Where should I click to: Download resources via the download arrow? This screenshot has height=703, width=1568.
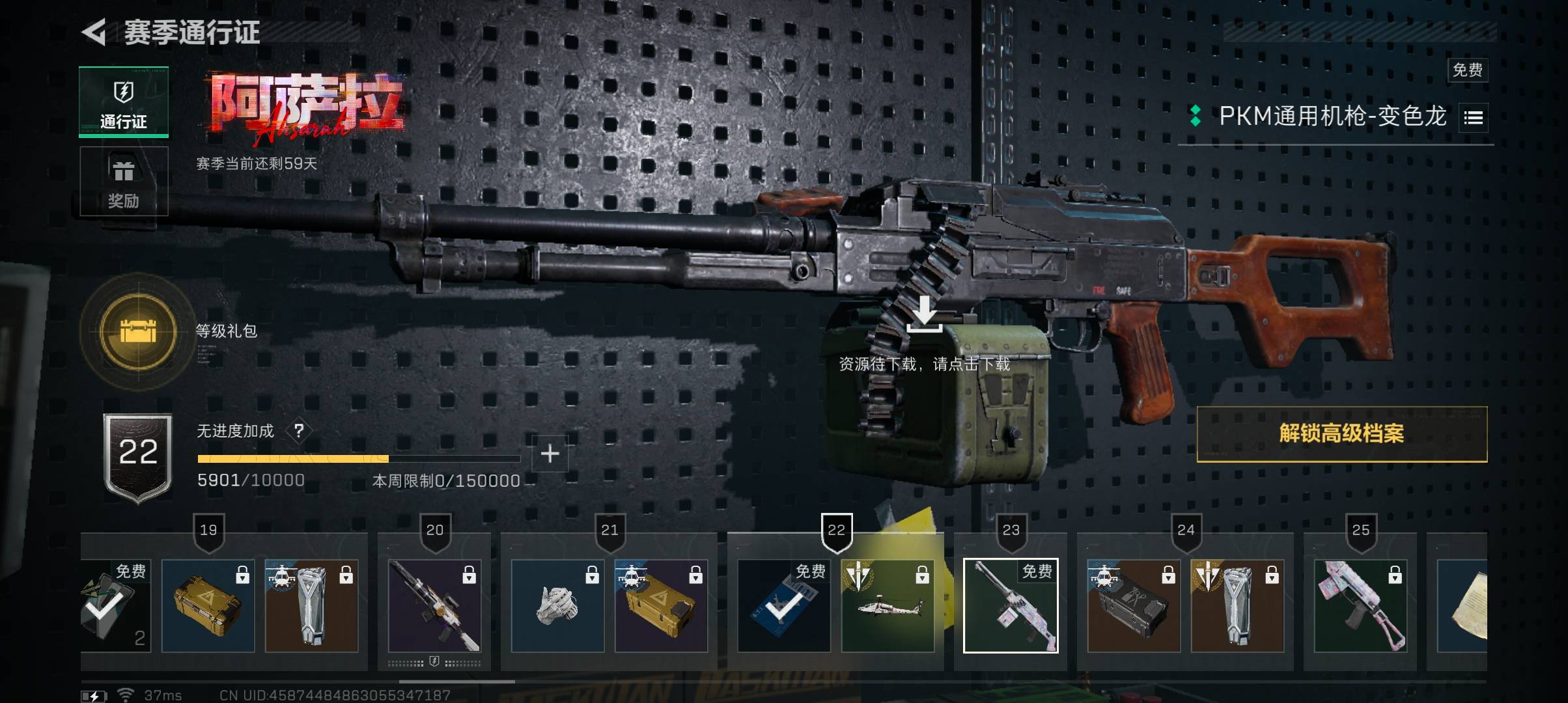pos(925,314)
